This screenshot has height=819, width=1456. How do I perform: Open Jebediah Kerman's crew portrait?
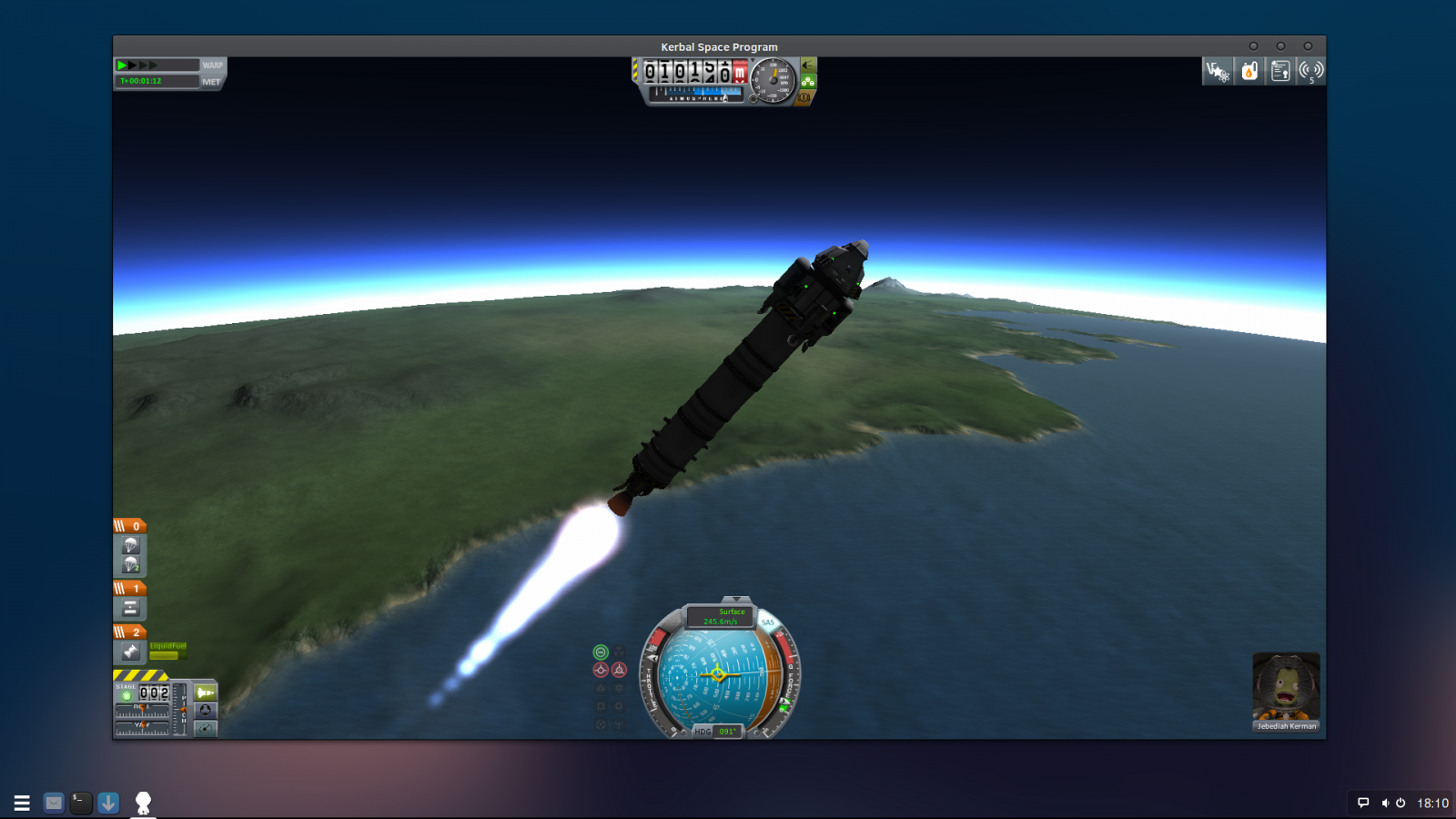click(x=1286, y=688)
